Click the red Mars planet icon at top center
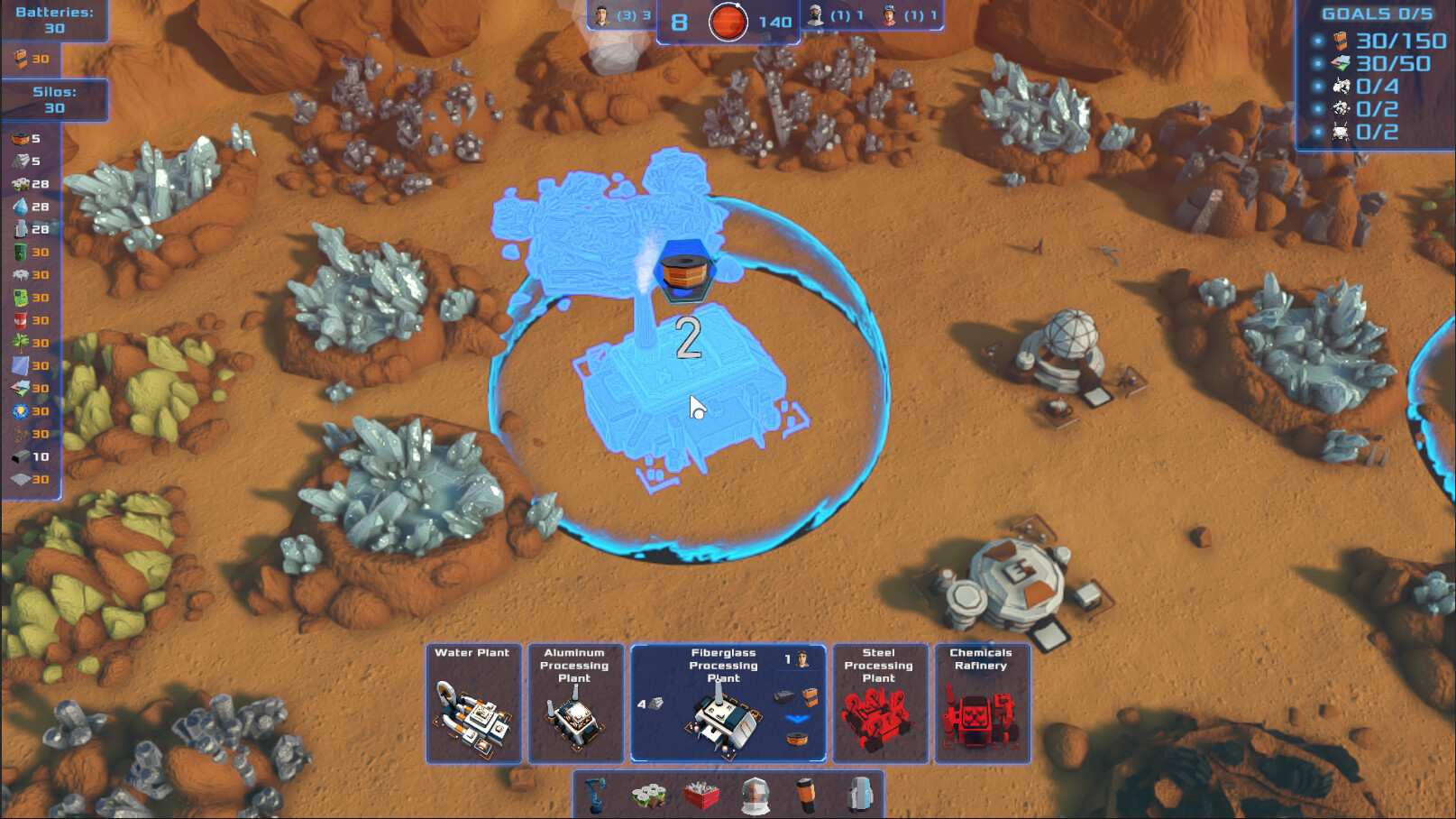This screenshot has height=819, width=1456. [x=727, y=21]
